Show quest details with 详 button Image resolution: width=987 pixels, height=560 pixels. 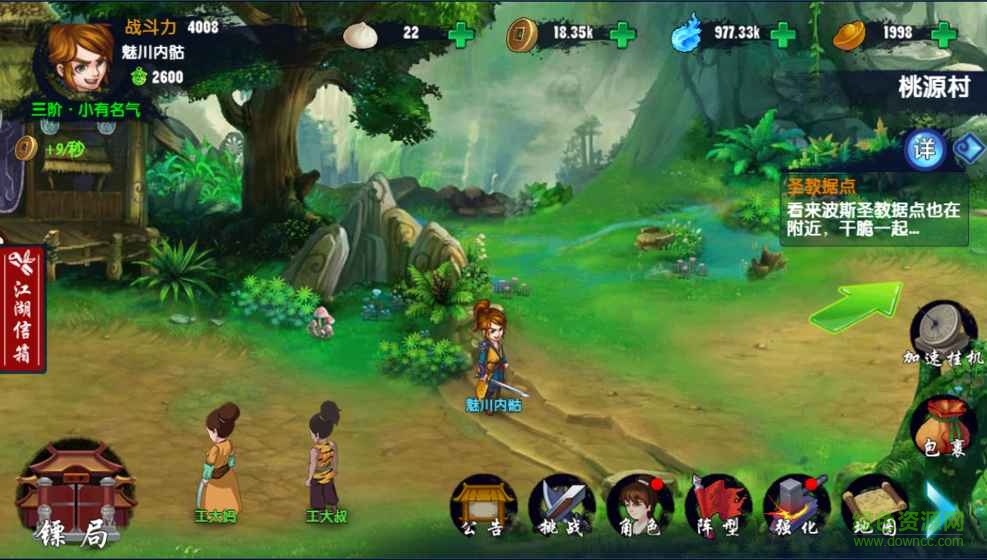pyautogui.click(x=925, y=150)
